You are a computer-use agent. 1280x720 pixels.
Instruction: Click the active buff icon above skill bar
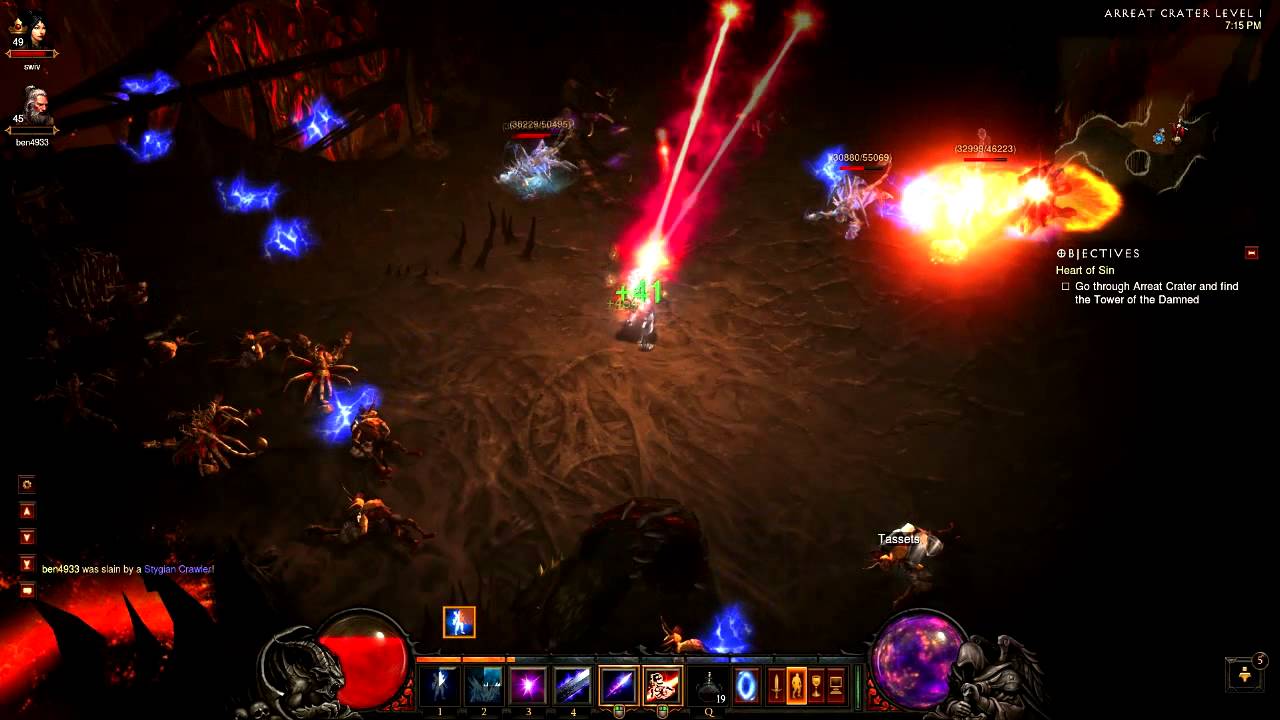pyautogui.click(x=459, y=622)
